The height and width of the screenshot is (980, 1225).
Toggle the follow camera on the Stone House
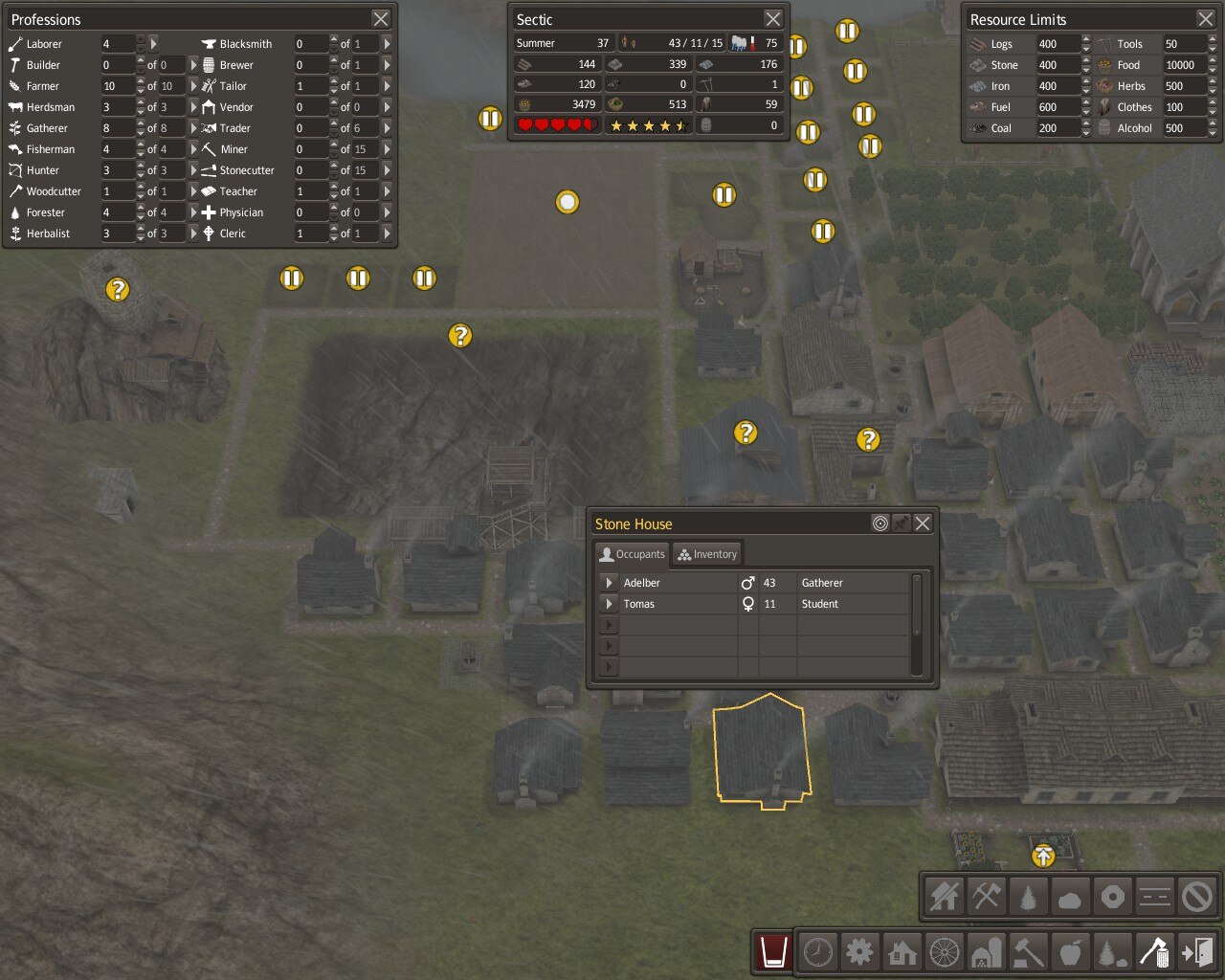coord(880,523)
